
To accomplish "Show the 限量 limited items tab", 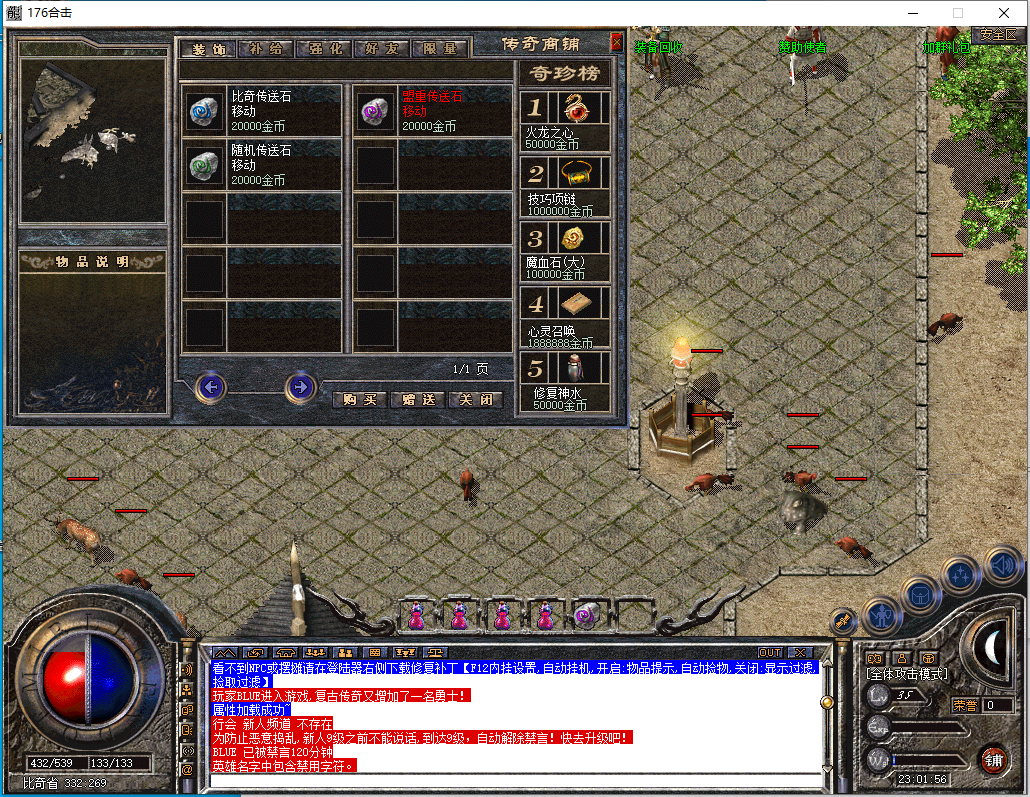I will [440, 48].
